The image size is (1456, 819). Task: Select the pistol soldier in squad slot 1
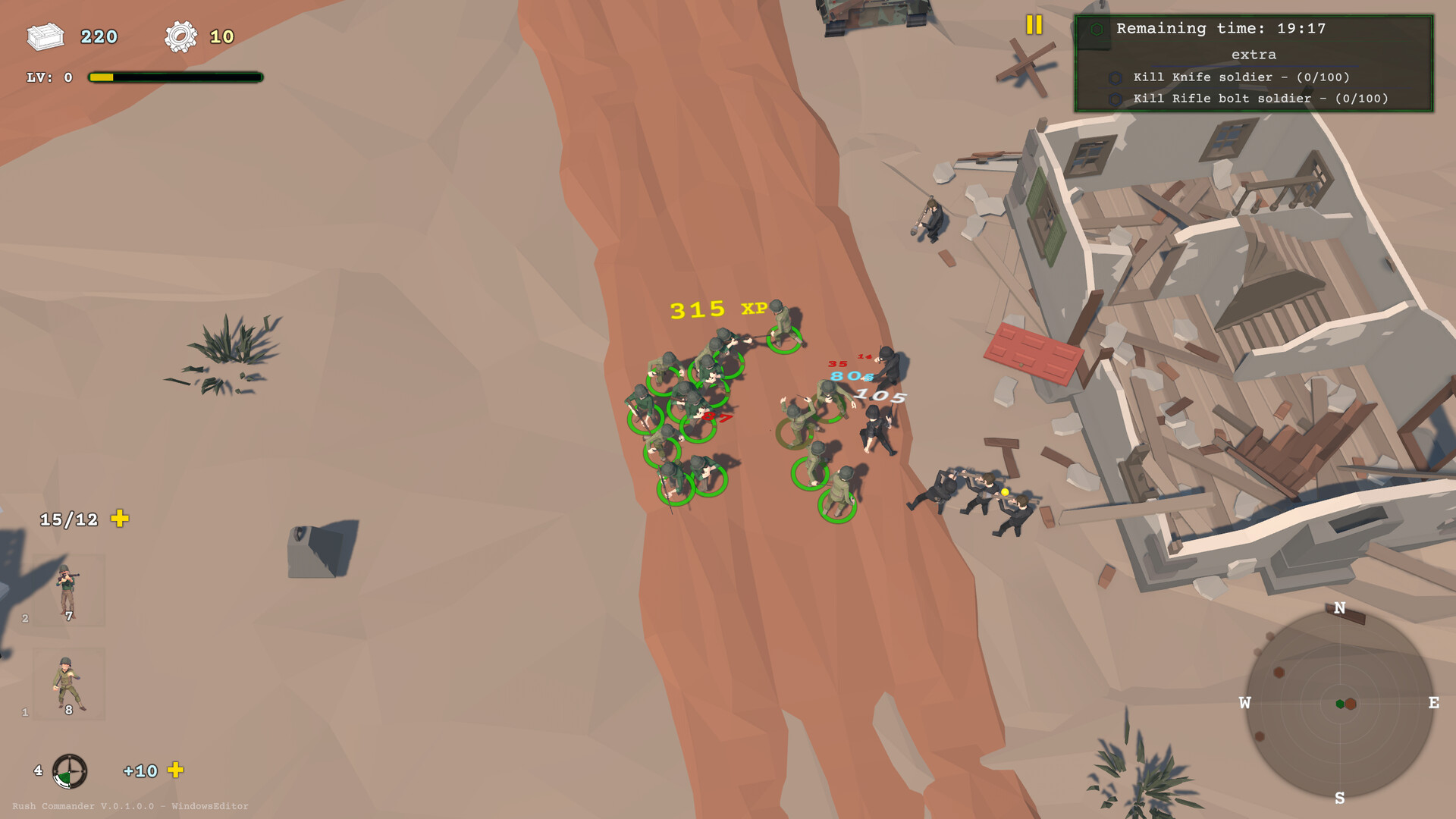click(x=67, y=682)
